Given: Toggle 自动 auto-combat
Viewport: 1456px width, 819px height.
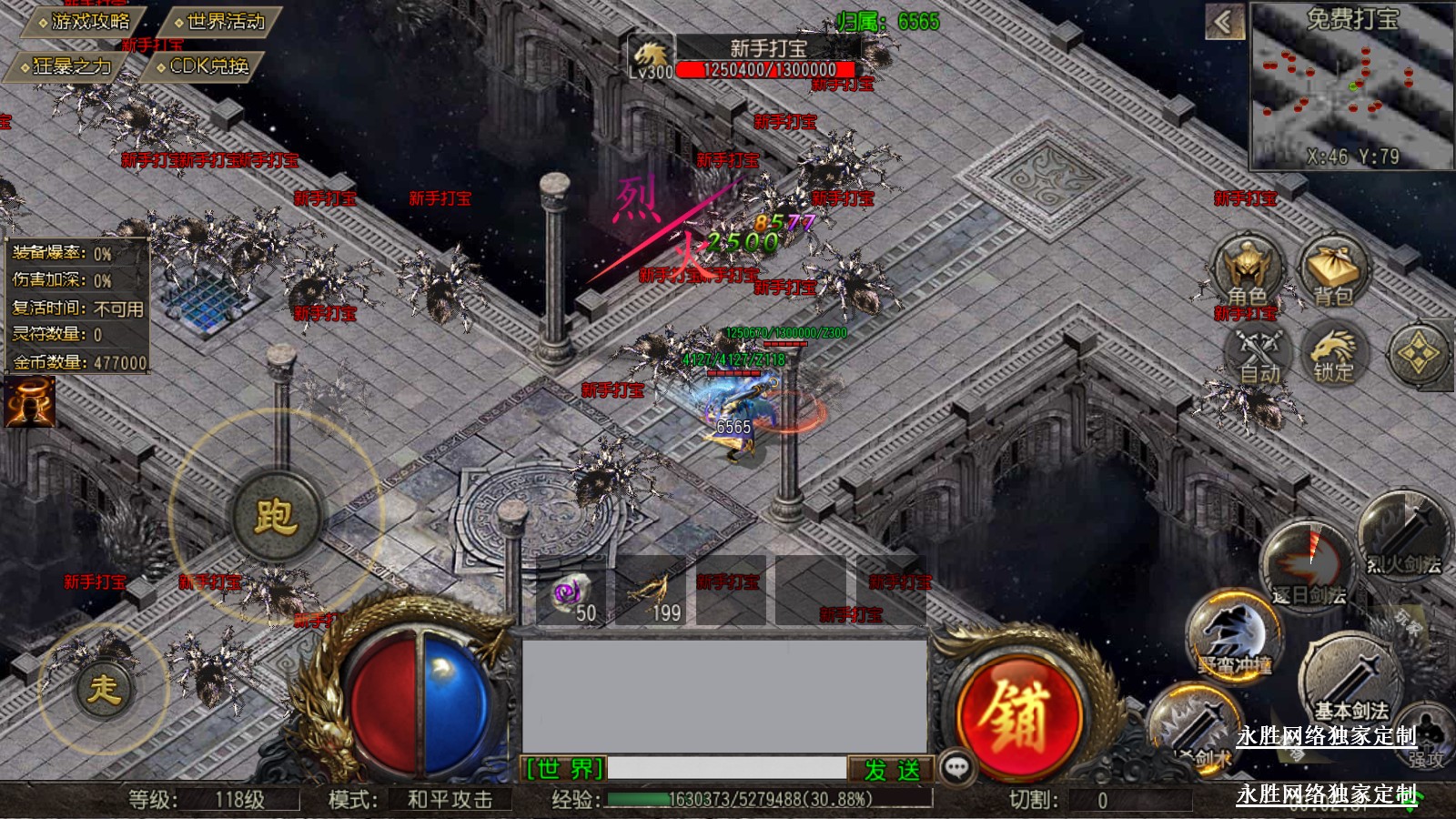Looking at the screenshot, I should pos(1259,353).
